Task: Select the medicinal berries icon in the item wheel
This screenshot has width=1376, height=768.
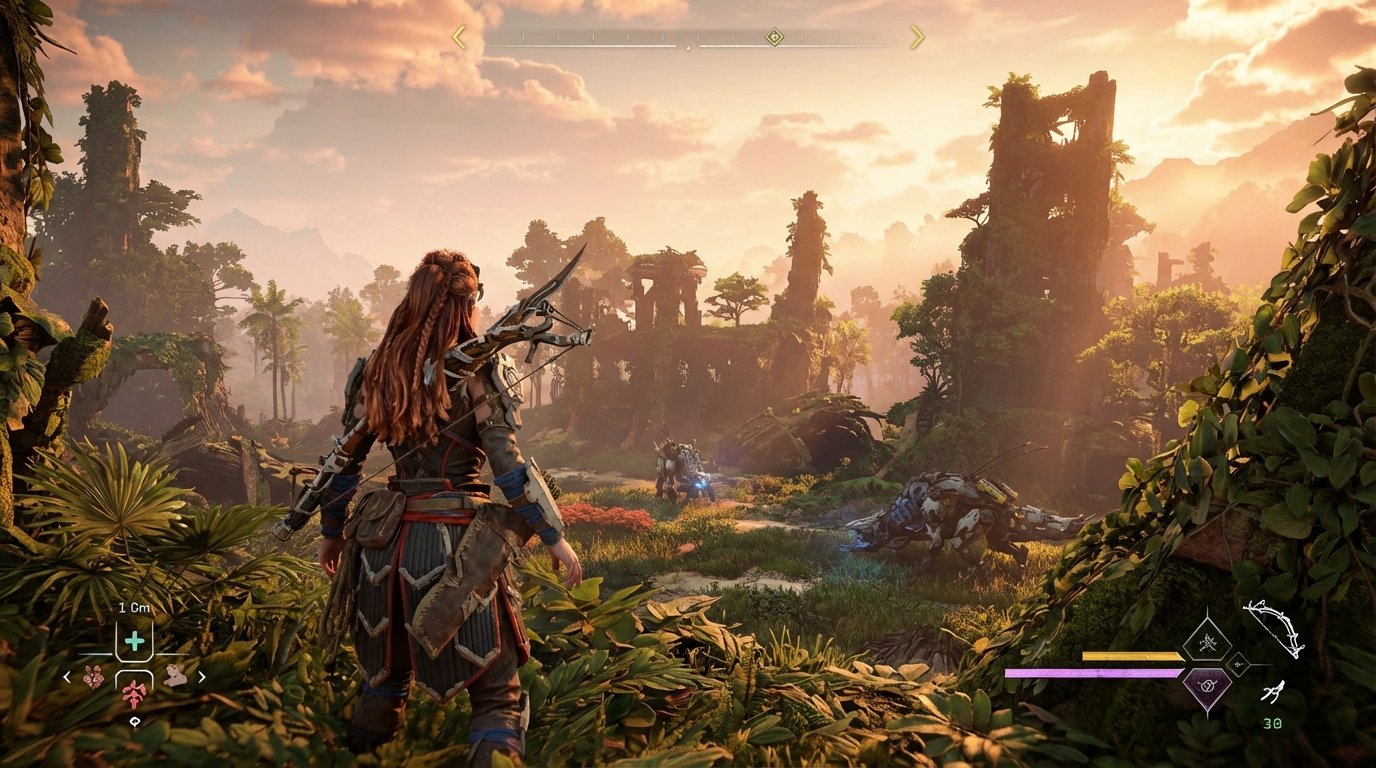Action: [92, 677]
